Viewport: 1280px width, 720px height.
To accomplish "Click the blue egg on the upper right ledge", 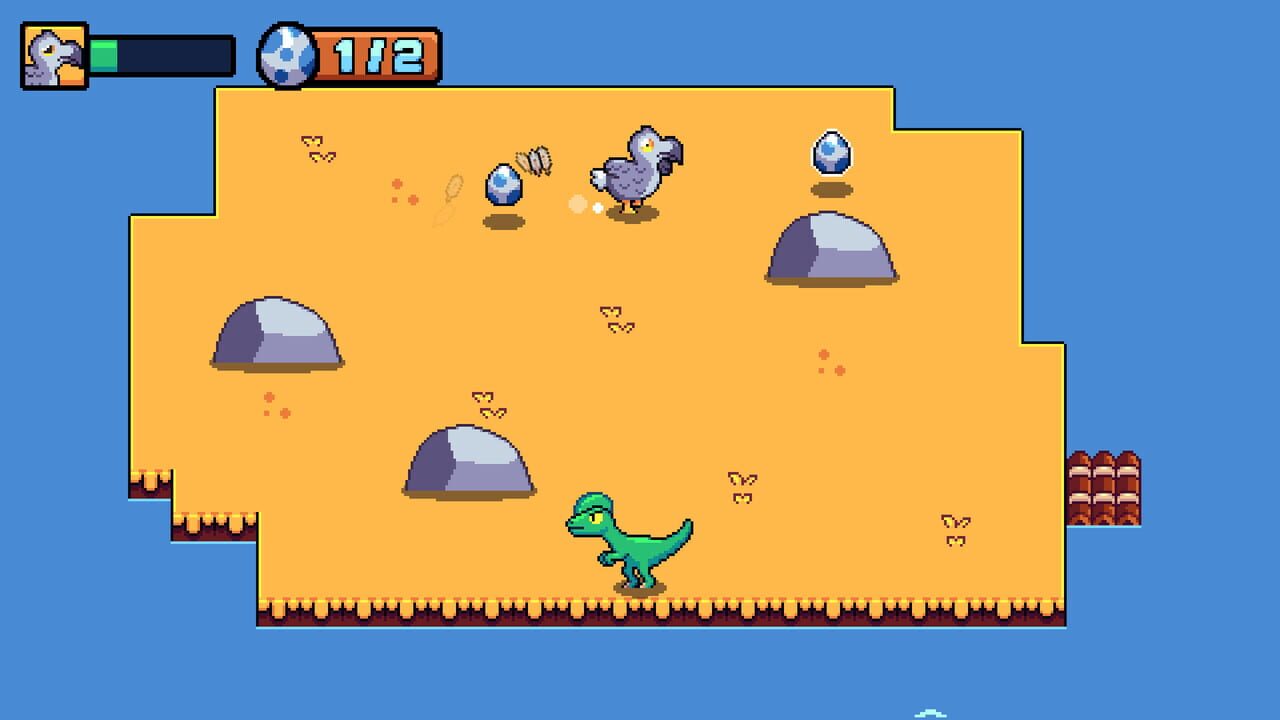I will coord(831,152).
